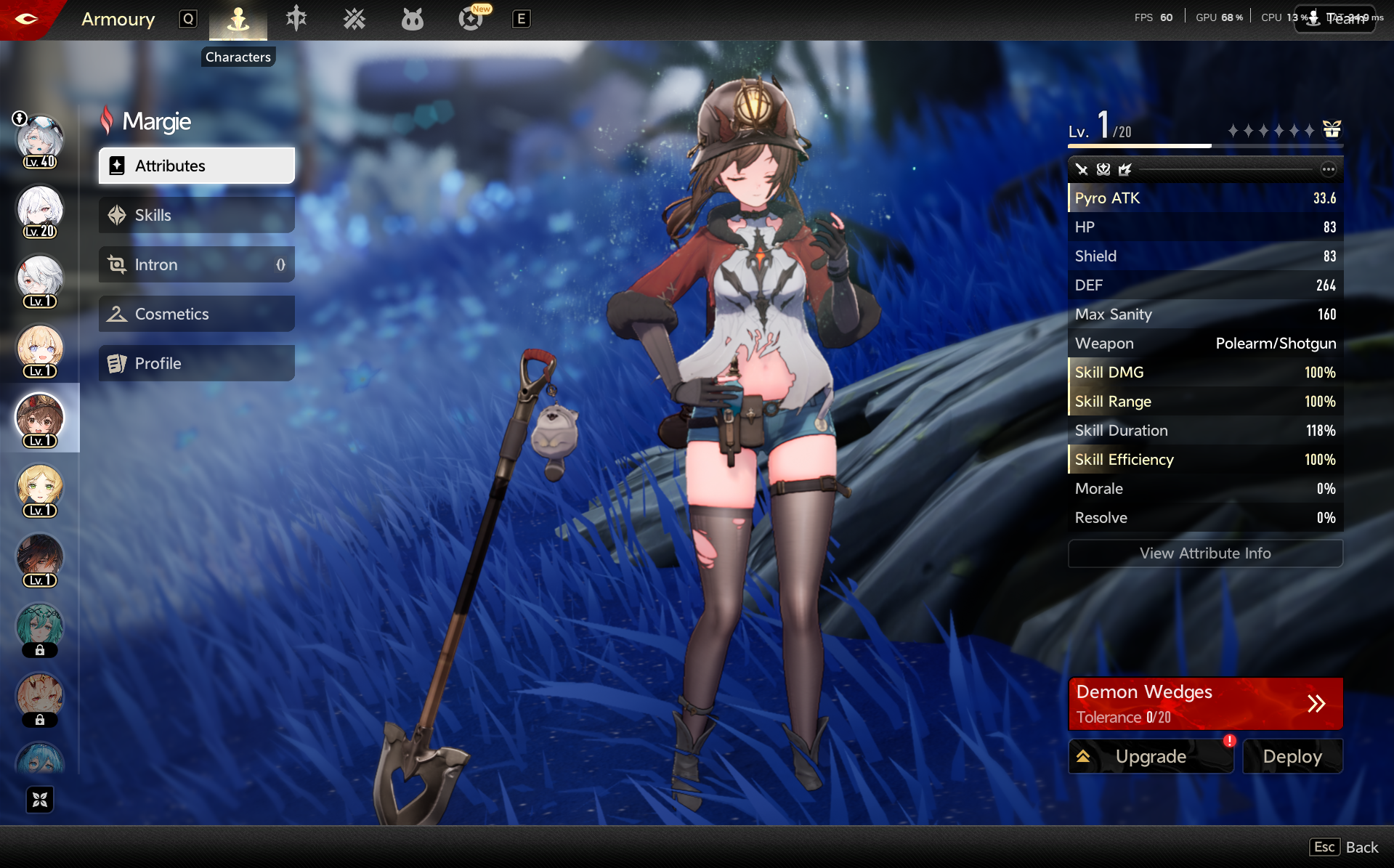This screenshot has width=1394, height=868.
Task: Open the Demon Wedges panel
Action: point(1204,703)
